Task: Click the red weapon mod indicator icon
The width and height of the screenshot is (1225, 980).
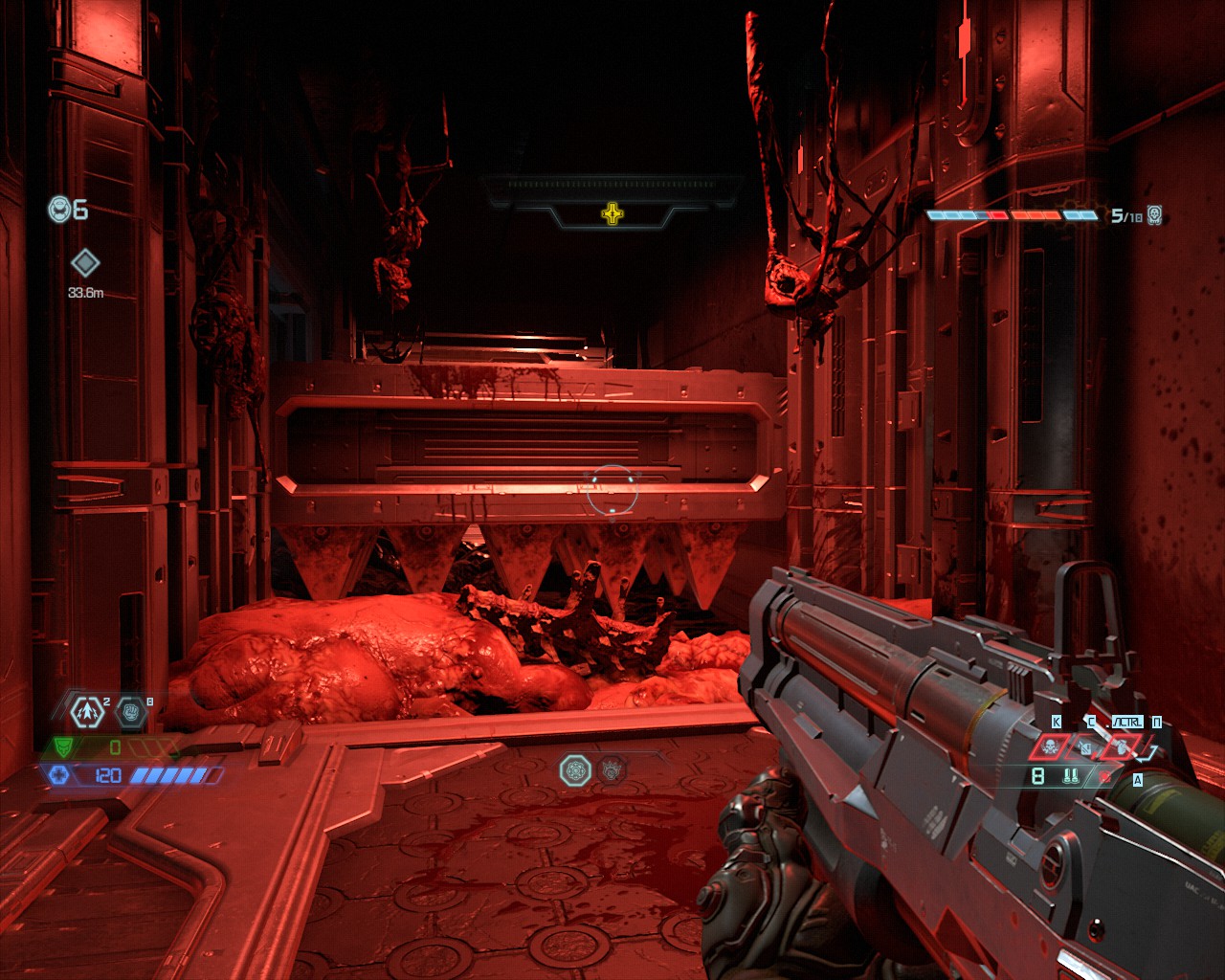Action: [x=1106, y=776]
